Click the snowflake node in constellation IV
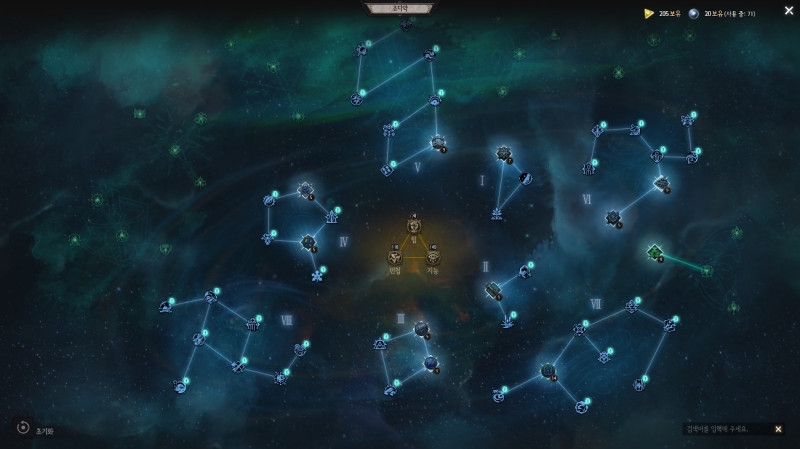The width and height of the screenshot is (800, 449). point(318,275)
